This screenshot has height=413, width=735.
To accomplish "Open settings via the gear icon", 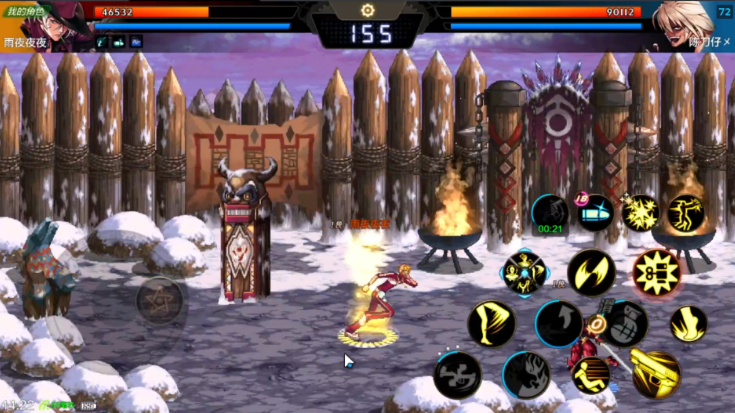I will point(366,10).
